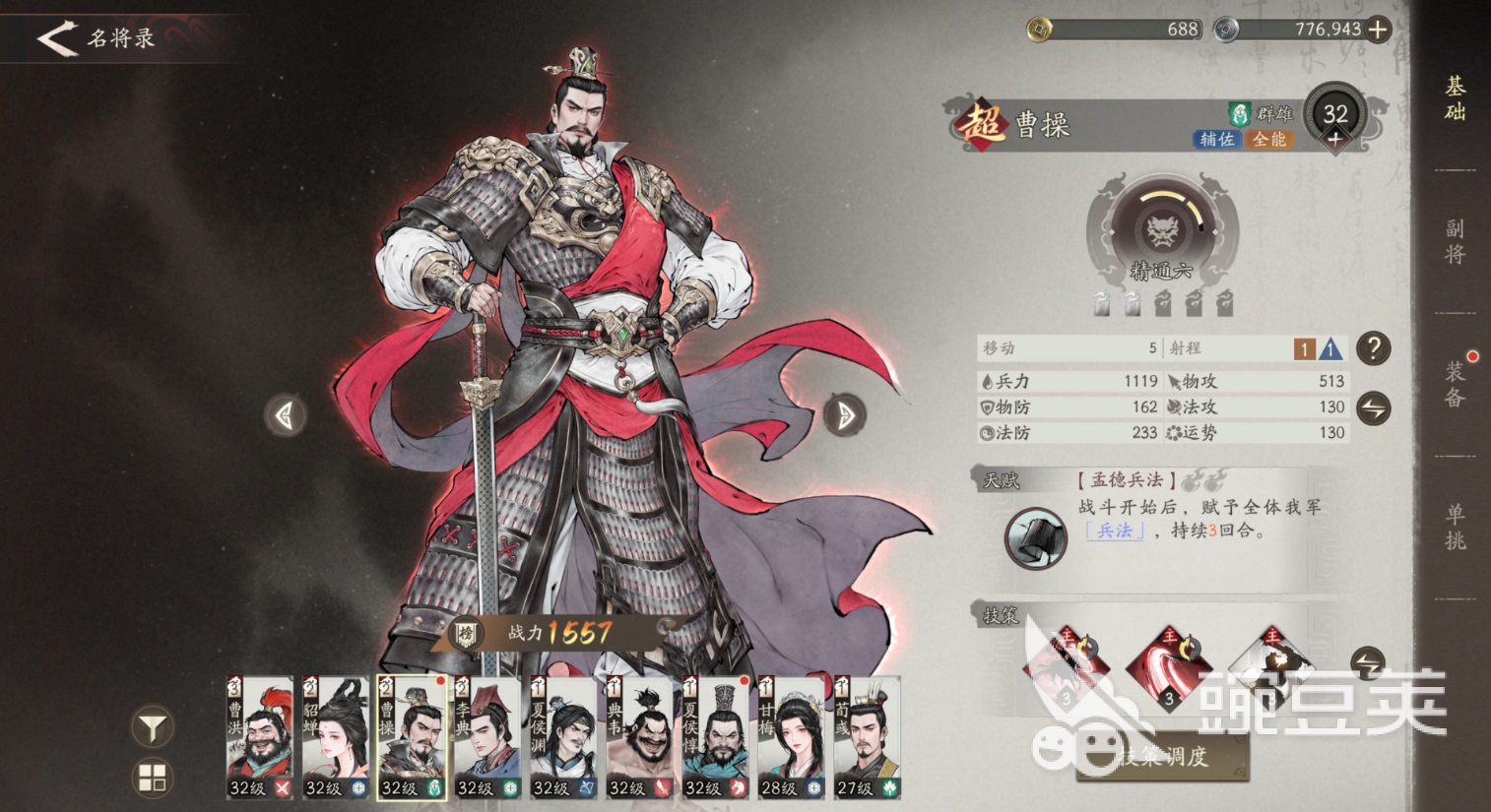The width and height of the screenshot is (1491, 812).
Task: Toggle the lightning switch beside the stats panel
Action: [x=1373, y=406]
